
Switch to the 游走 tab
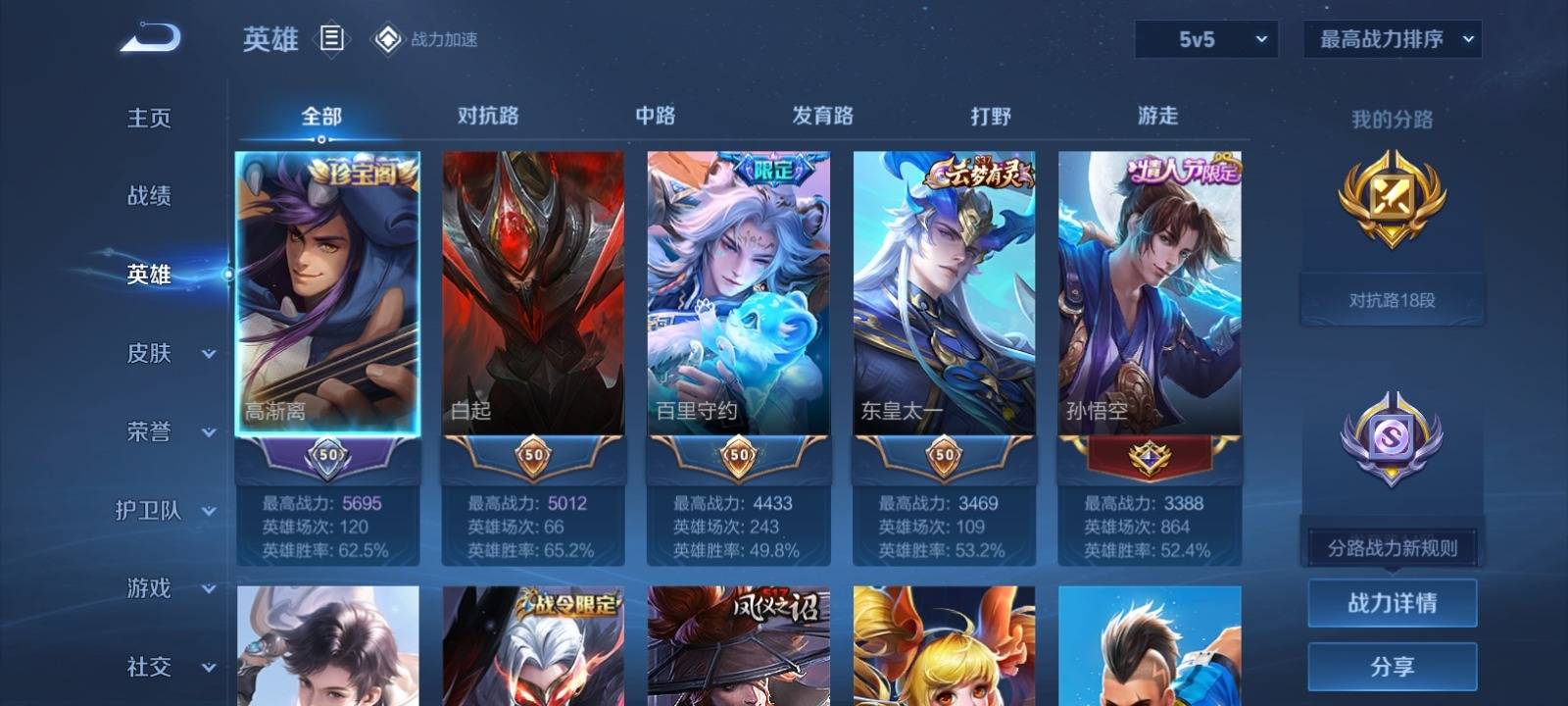point(1157,116)
